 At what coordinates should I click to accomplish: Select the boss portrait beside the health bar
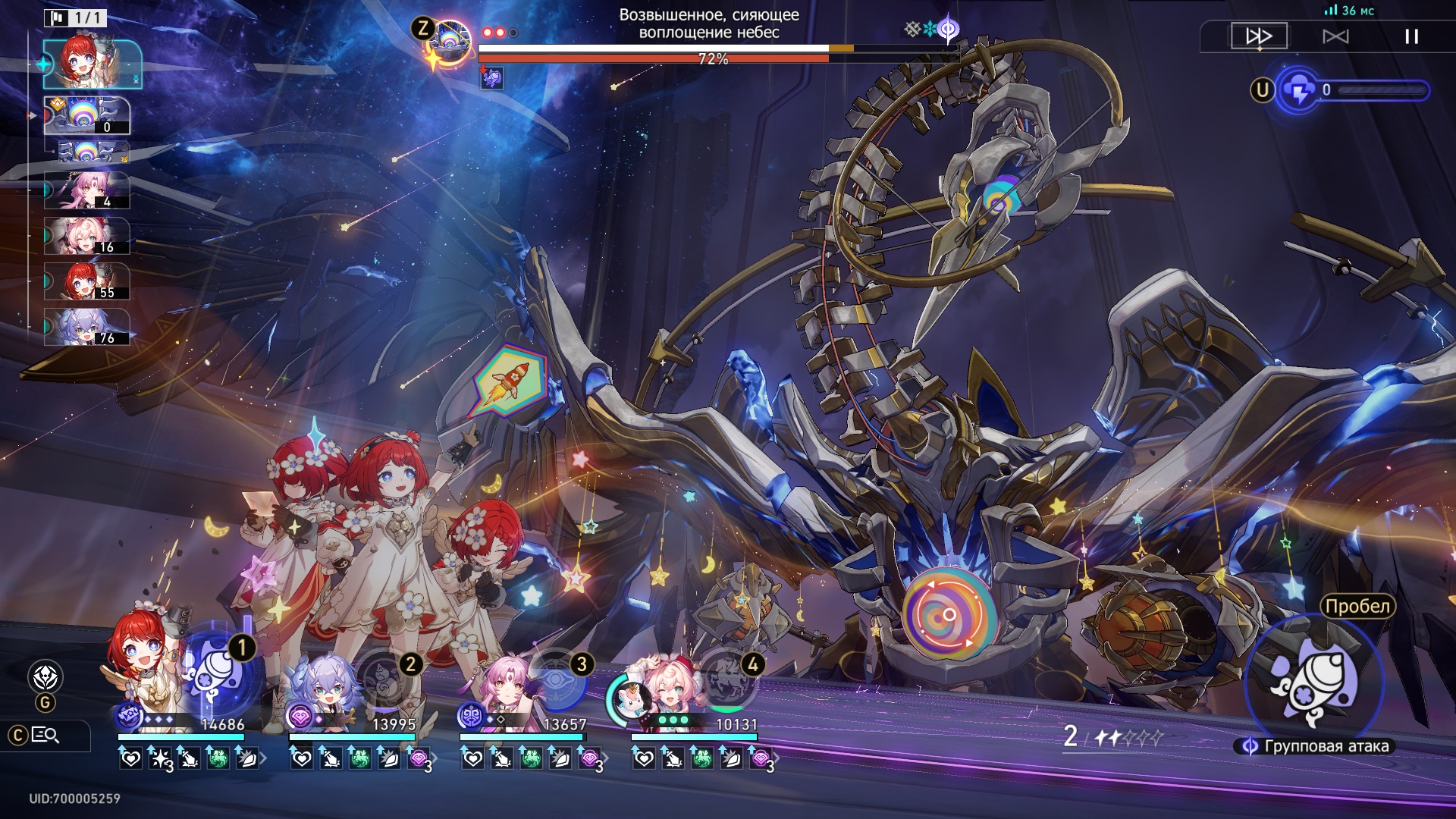coord(450,44)
